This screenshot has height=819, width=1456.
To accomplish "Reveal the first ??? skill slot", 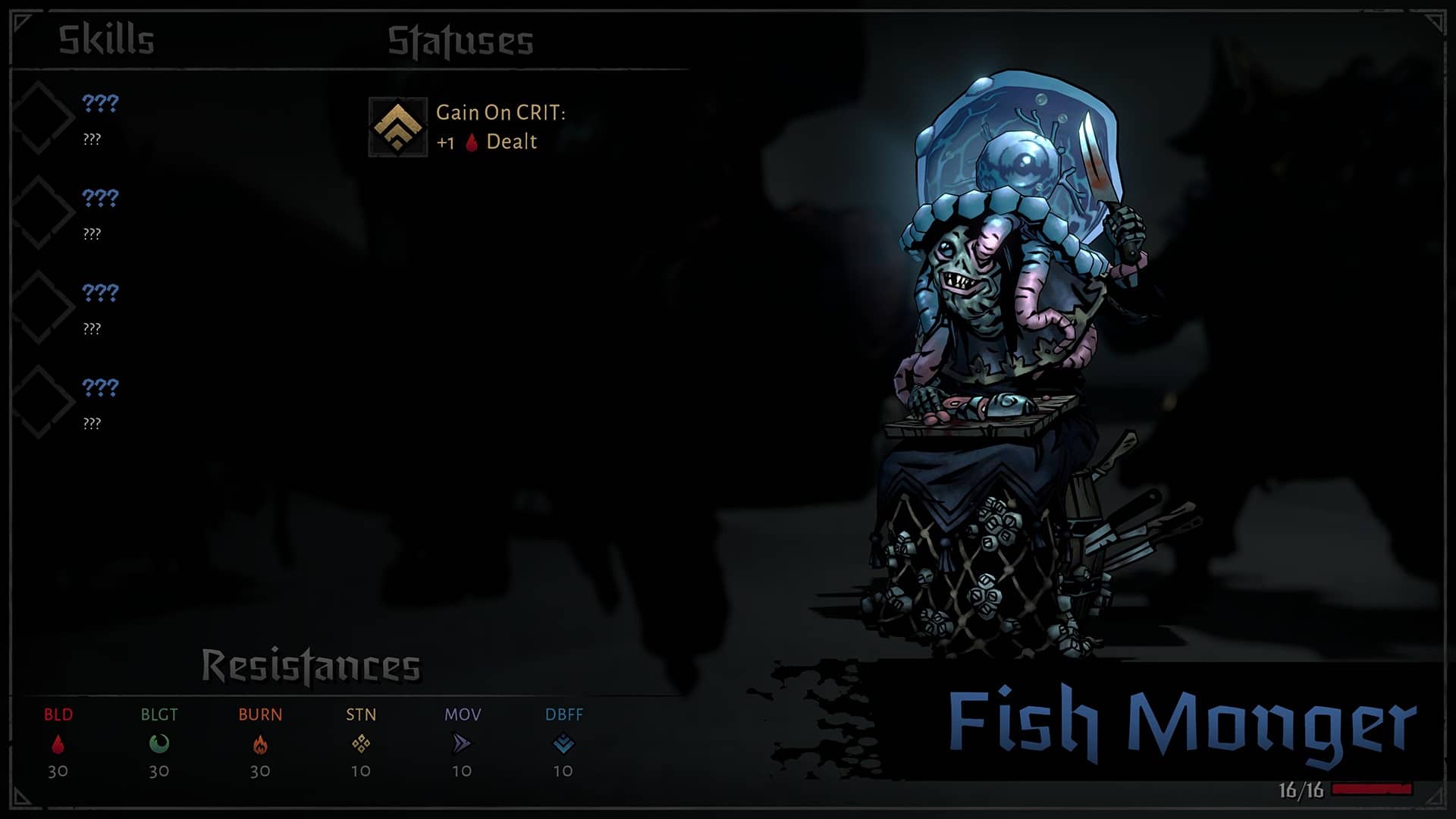I will pyautogui.click(x=97, y=101).
